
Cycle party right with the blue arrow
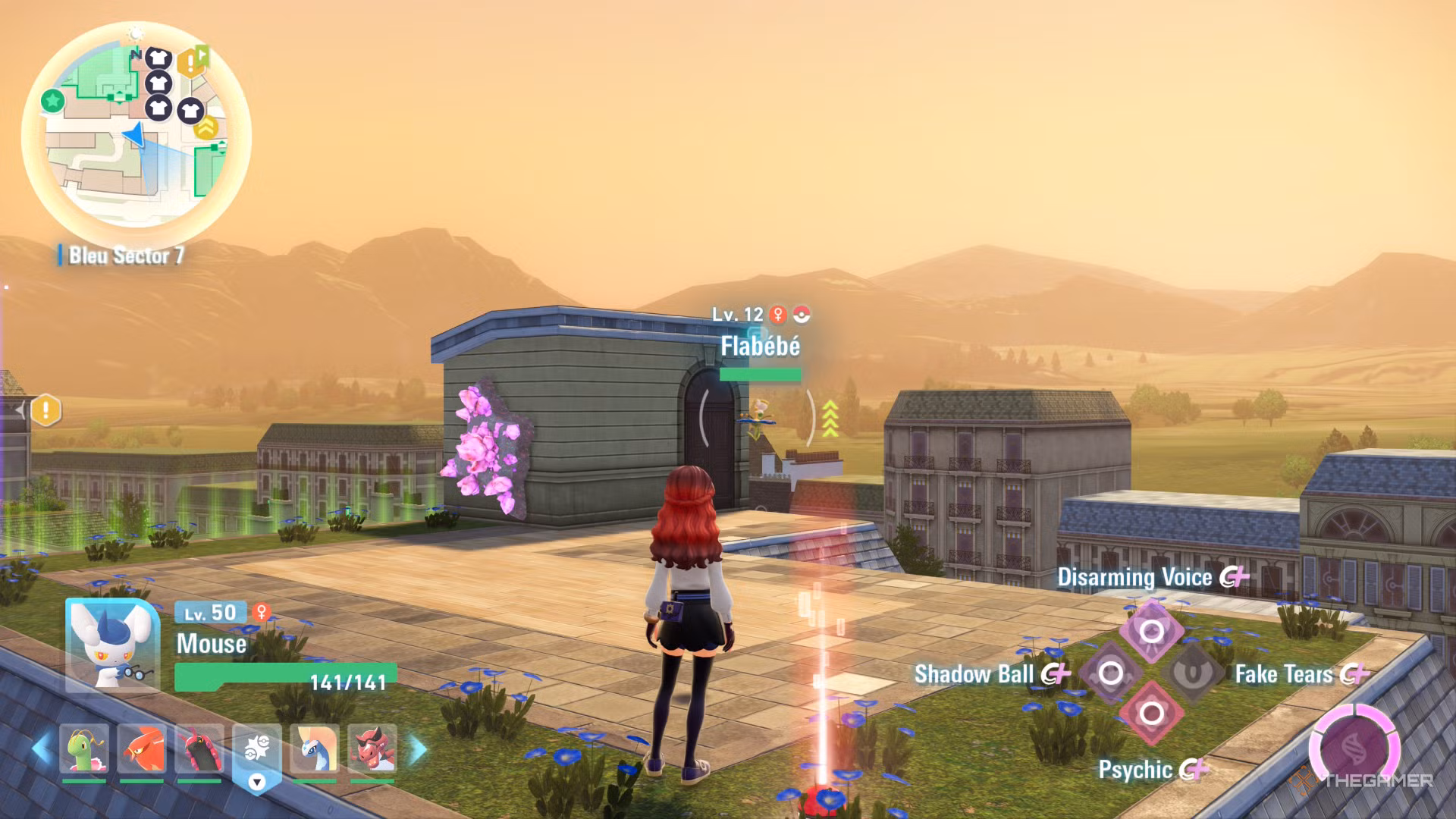point(418,749)
